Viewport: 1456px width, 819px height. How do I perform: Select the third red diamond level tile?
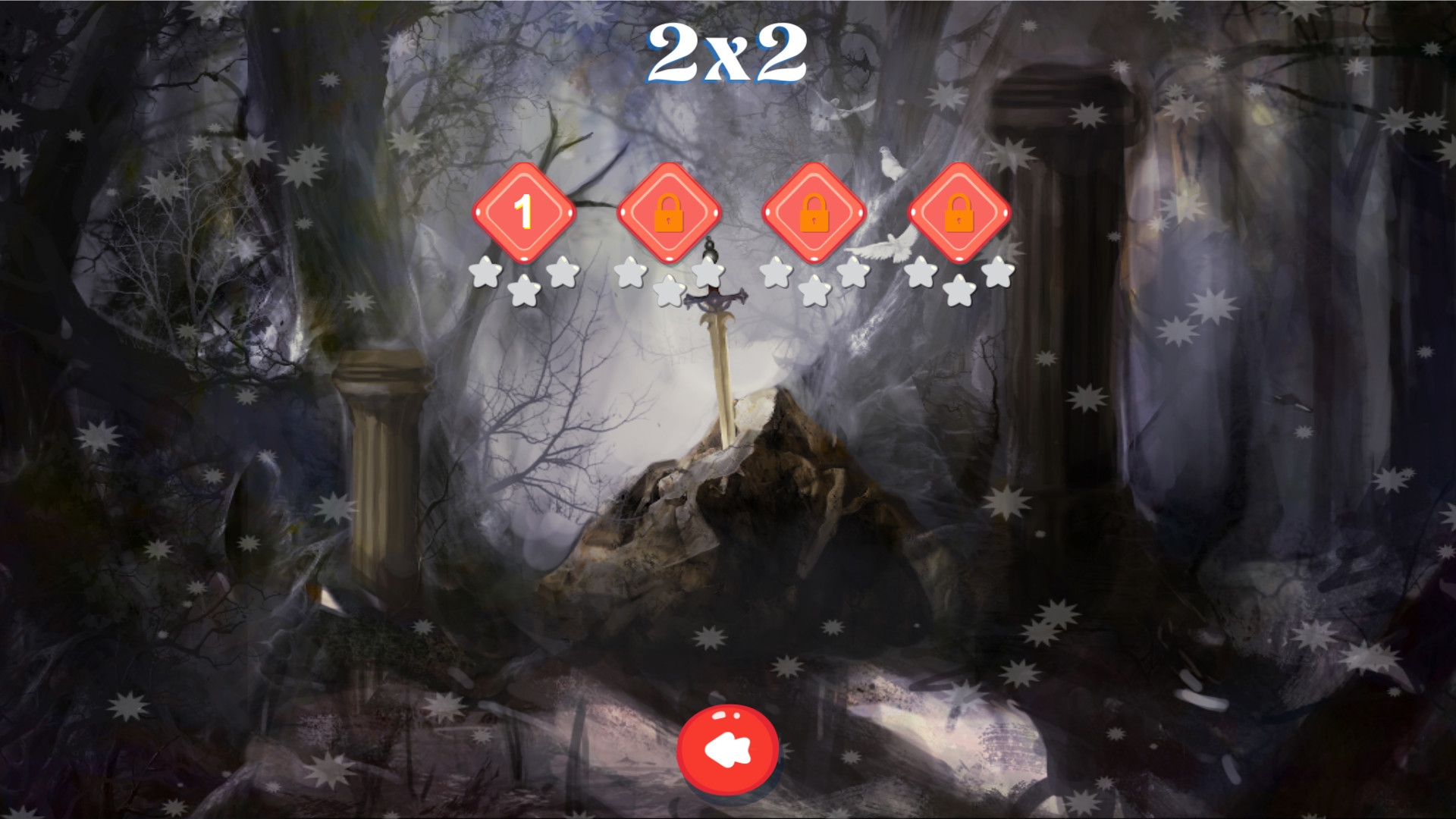pos(815,211)
